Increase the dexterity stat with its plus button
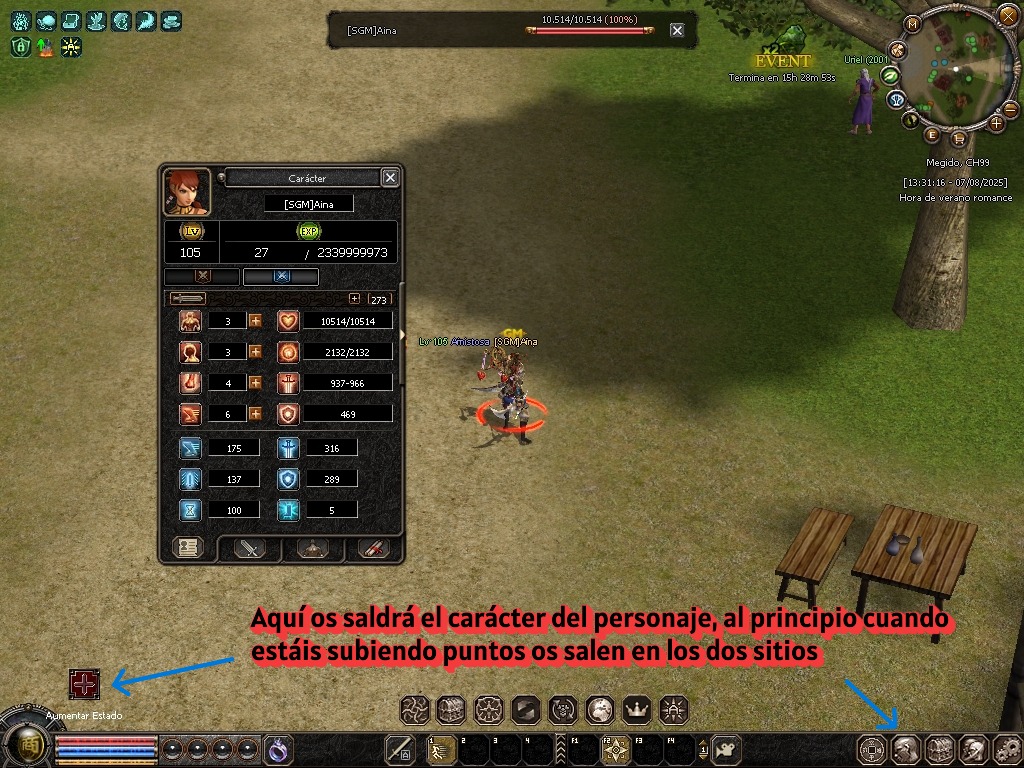This screenshot has height=768, width=1024. point(255,413)
